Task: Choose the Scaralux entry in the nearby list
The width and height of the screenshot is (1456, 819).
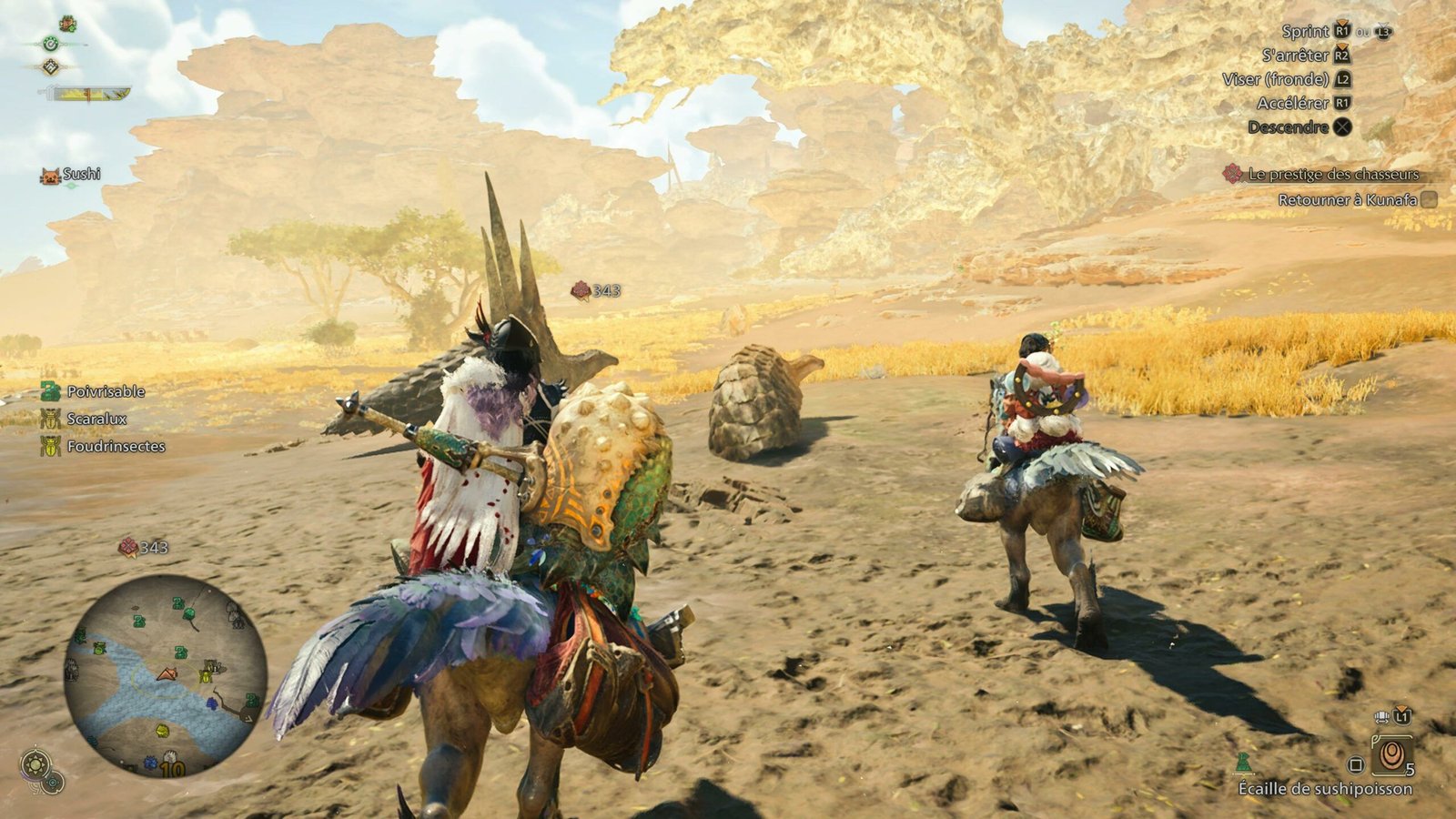Action: 96,419
